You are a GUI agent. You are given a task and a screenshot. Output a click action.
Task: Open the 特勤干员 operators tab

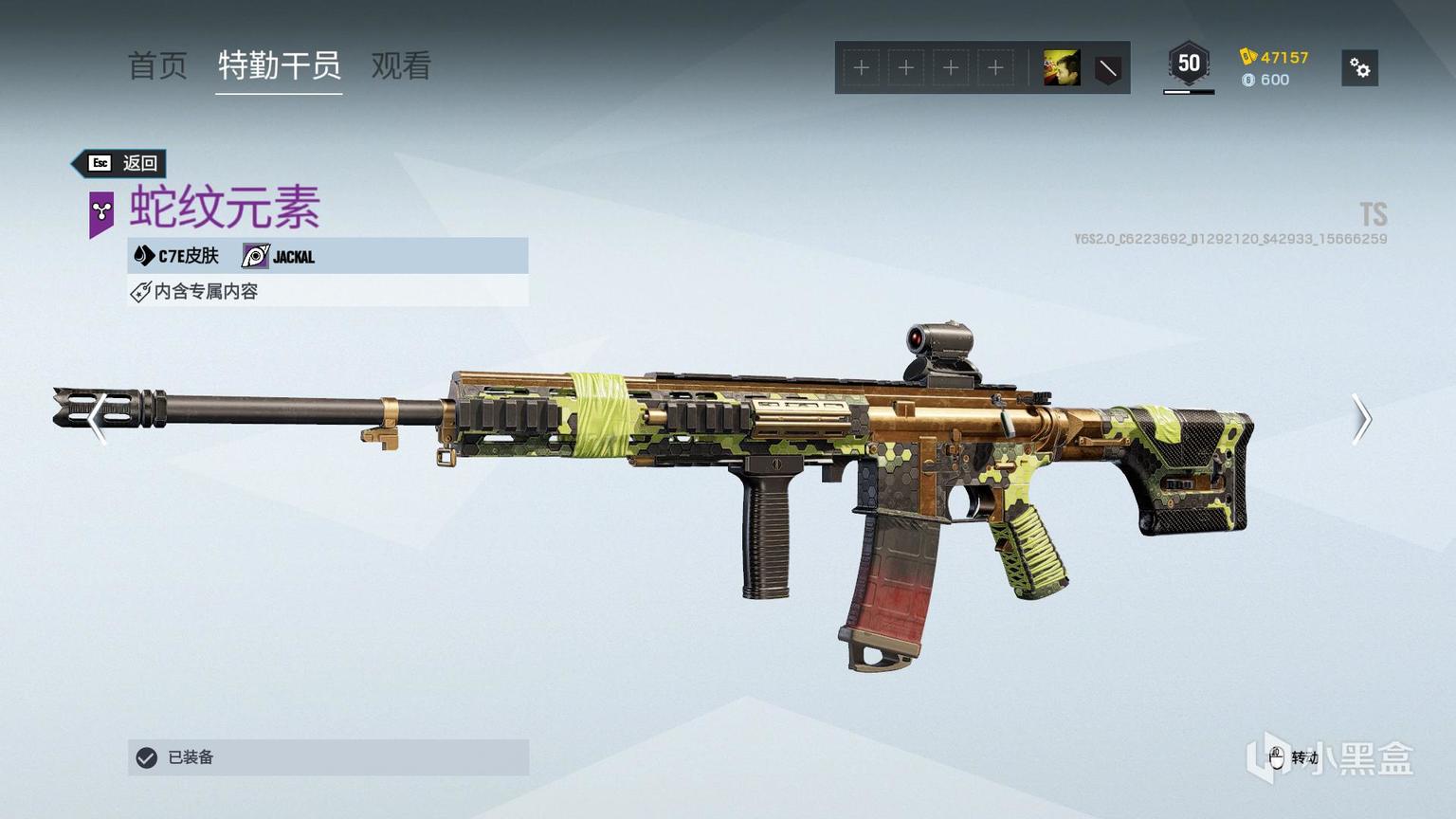279,65
